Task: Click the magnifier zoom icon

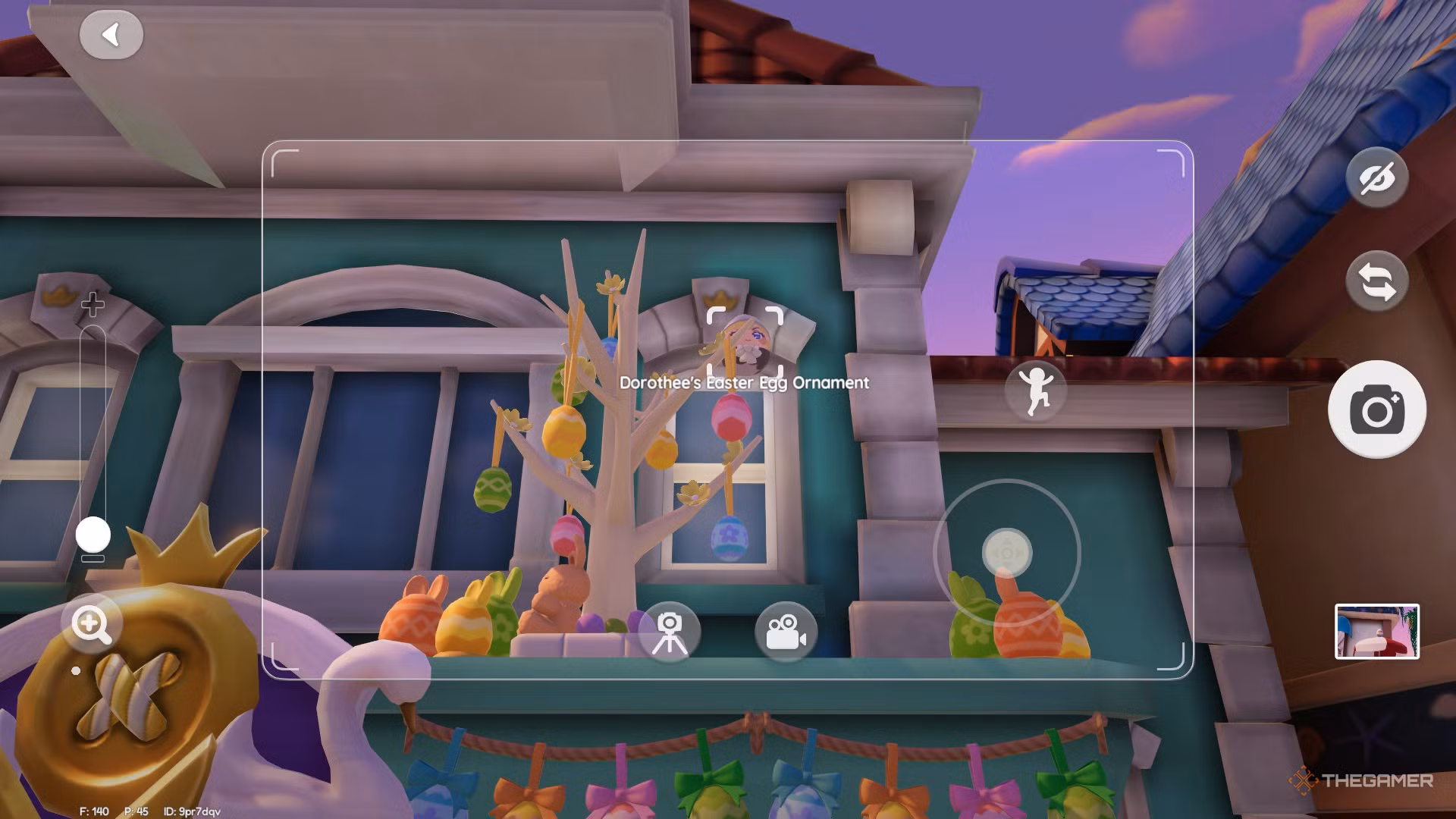Action: (91, 623)
